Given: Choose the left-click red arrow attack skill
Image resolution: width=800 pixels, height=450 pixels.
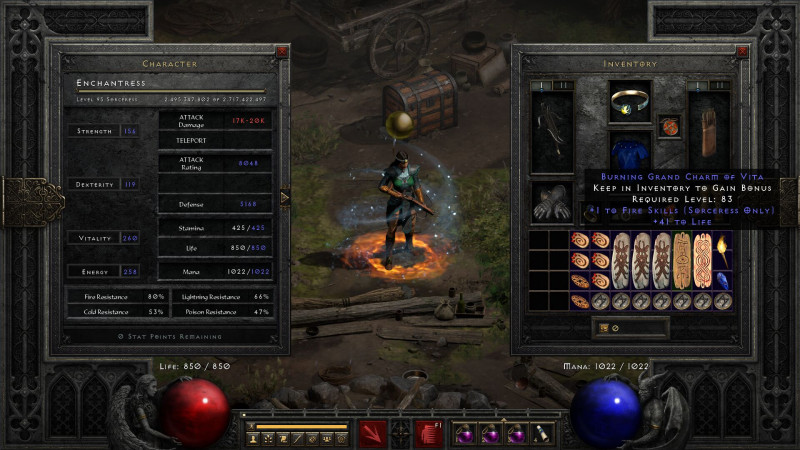Looking at the screenshot, I should (374, 432).
